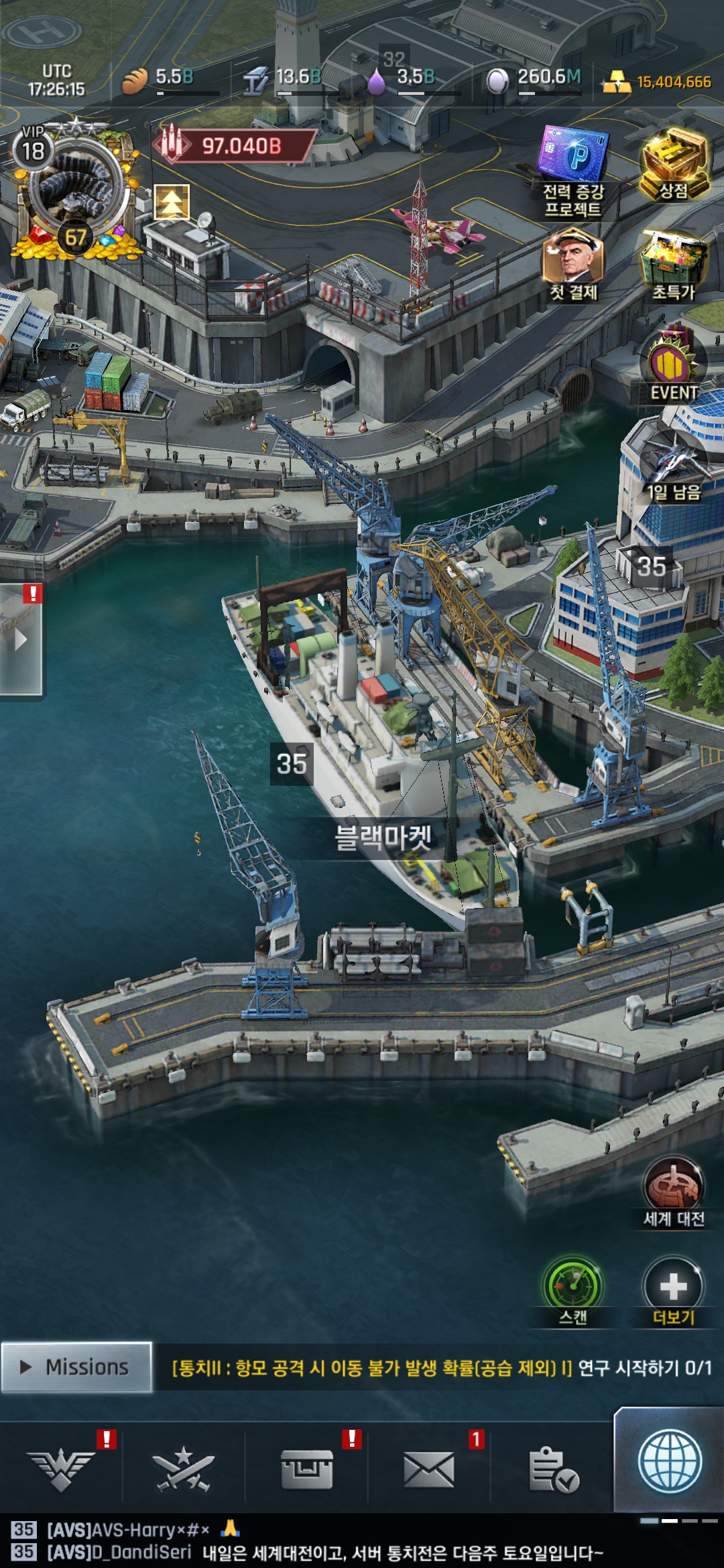The image size is (724, 1568).
Task: Switch to the world map globe
Action: click(x=670, y=1461)
